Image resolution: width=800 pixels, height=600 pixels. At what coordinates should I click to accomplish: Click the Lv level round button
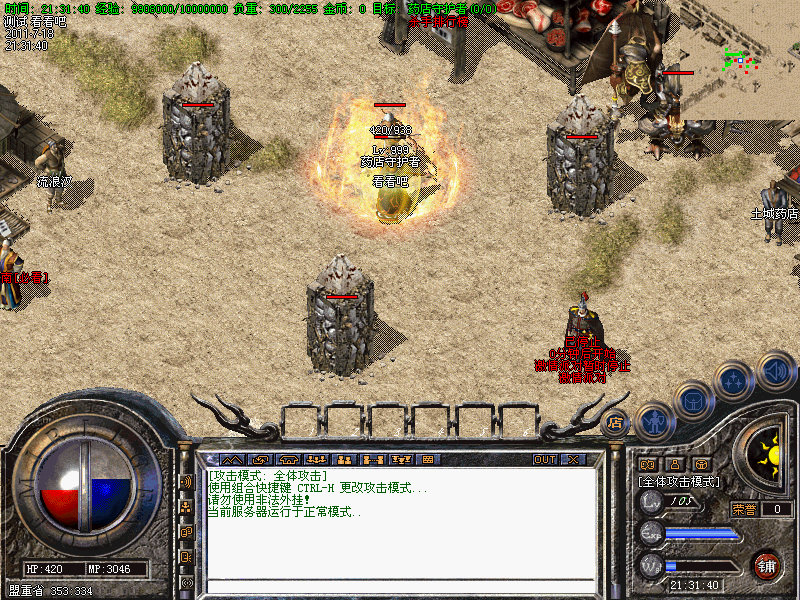pos(652,502)
